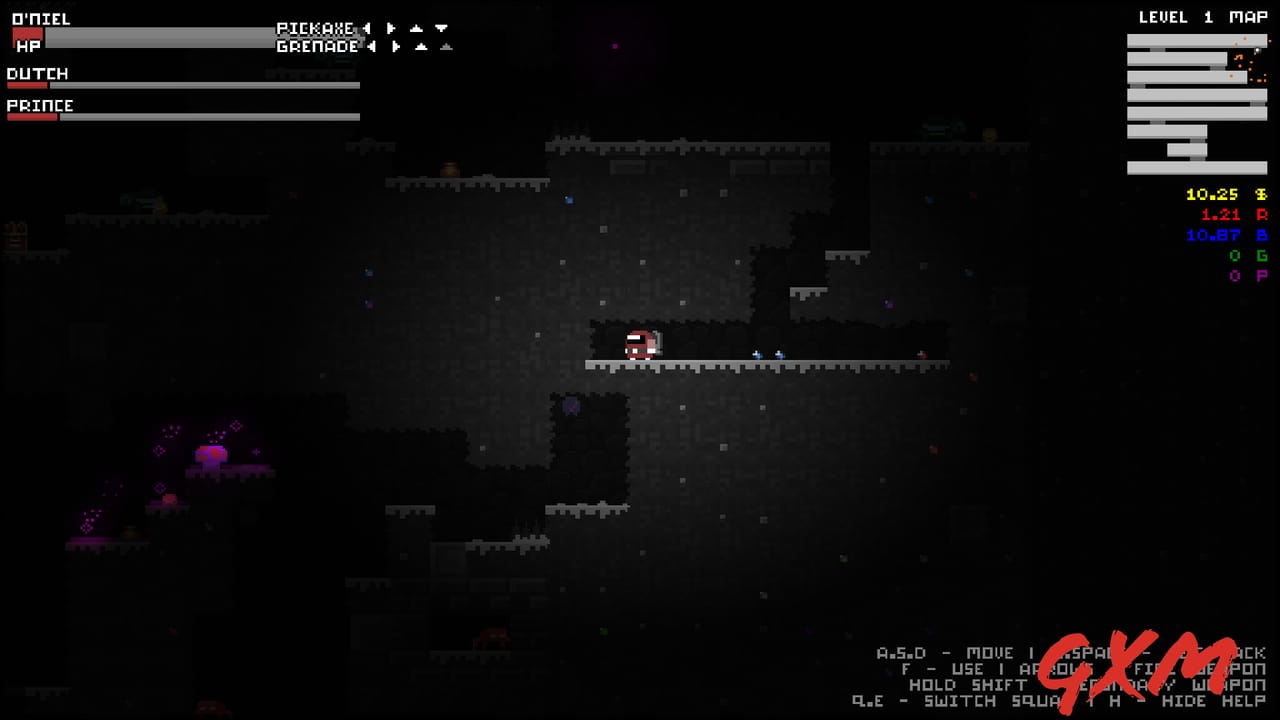Click the yellow $ resource icon
Viewport: 1280px width, 720px height.
click(x=1263, y=194)
